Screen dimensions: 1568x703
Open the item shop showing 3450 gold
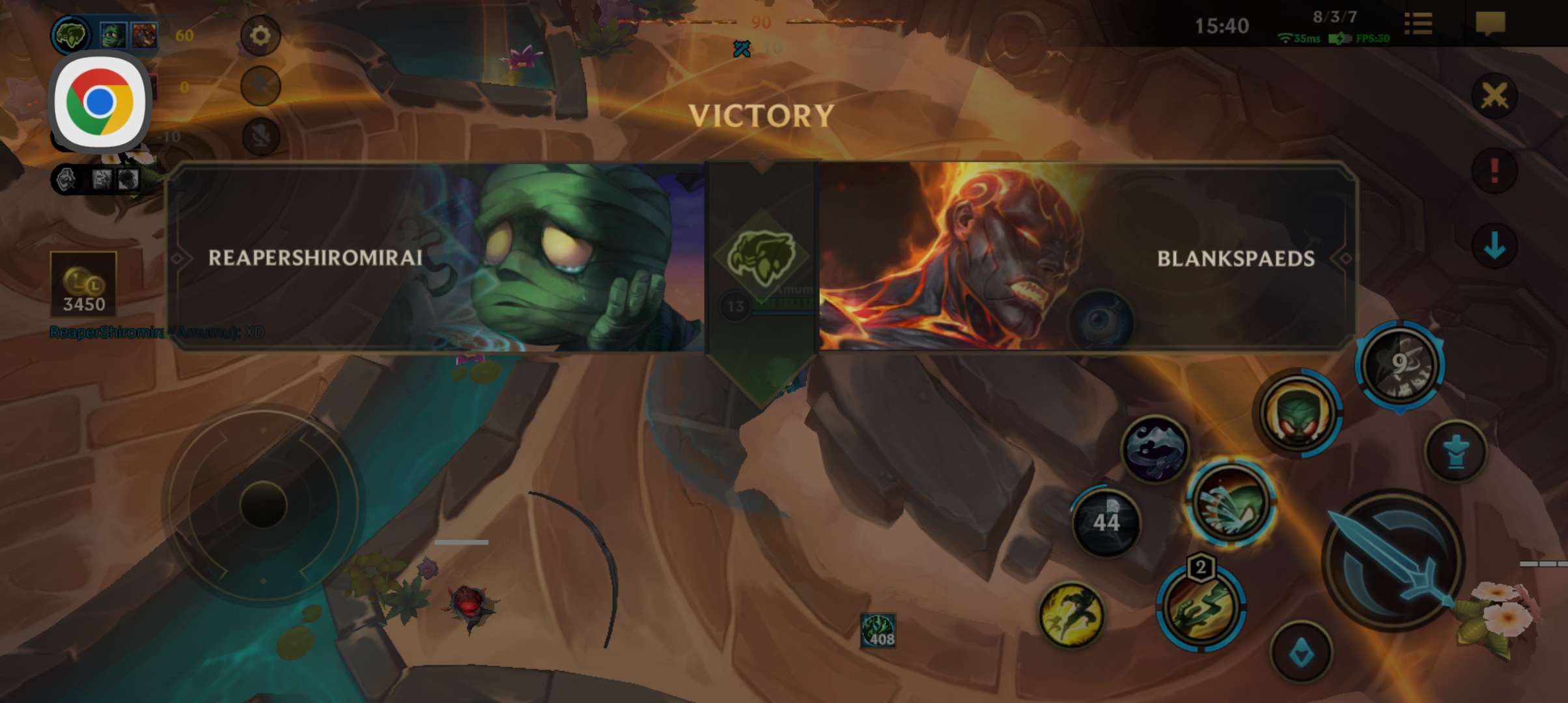pos(83,285)
